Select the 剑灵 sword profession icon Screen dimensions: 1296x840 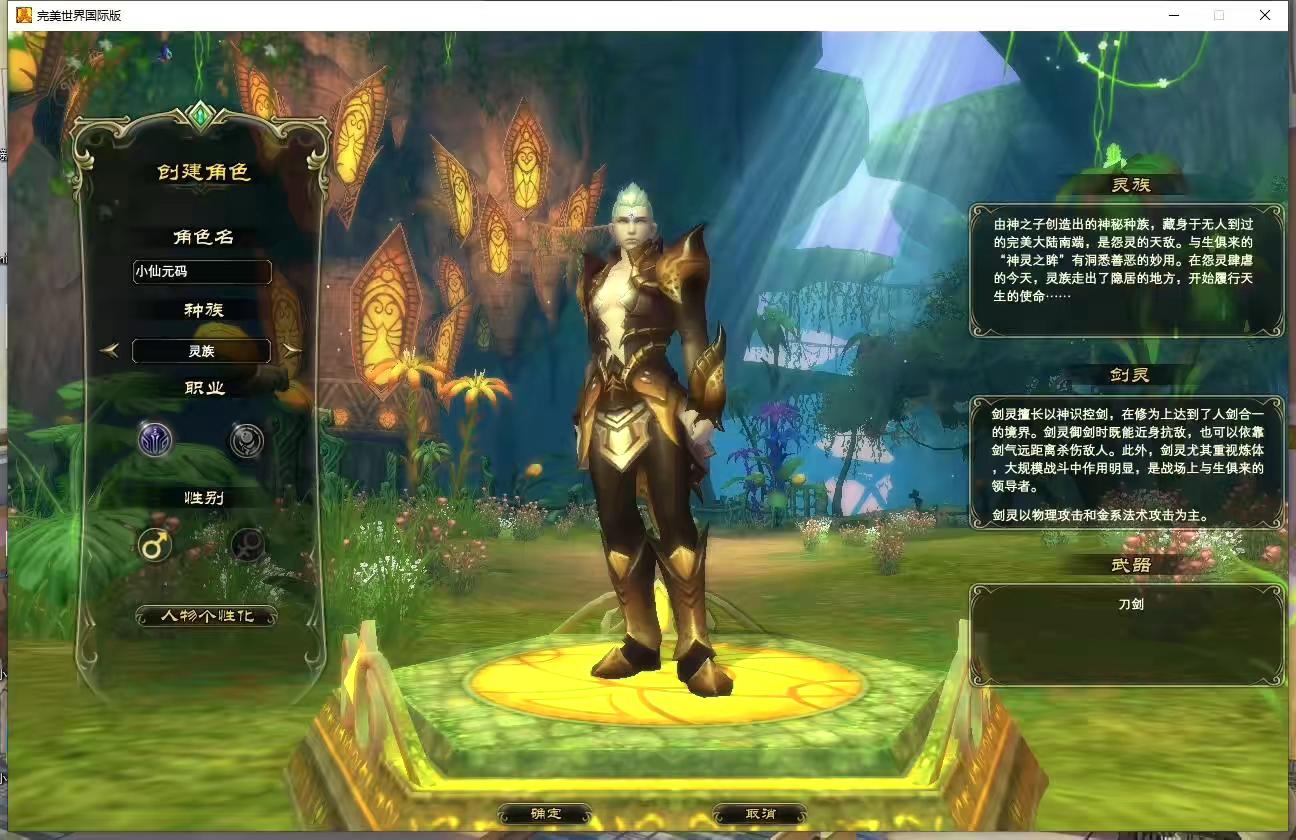pyautogui.click(x=155, y=440)
